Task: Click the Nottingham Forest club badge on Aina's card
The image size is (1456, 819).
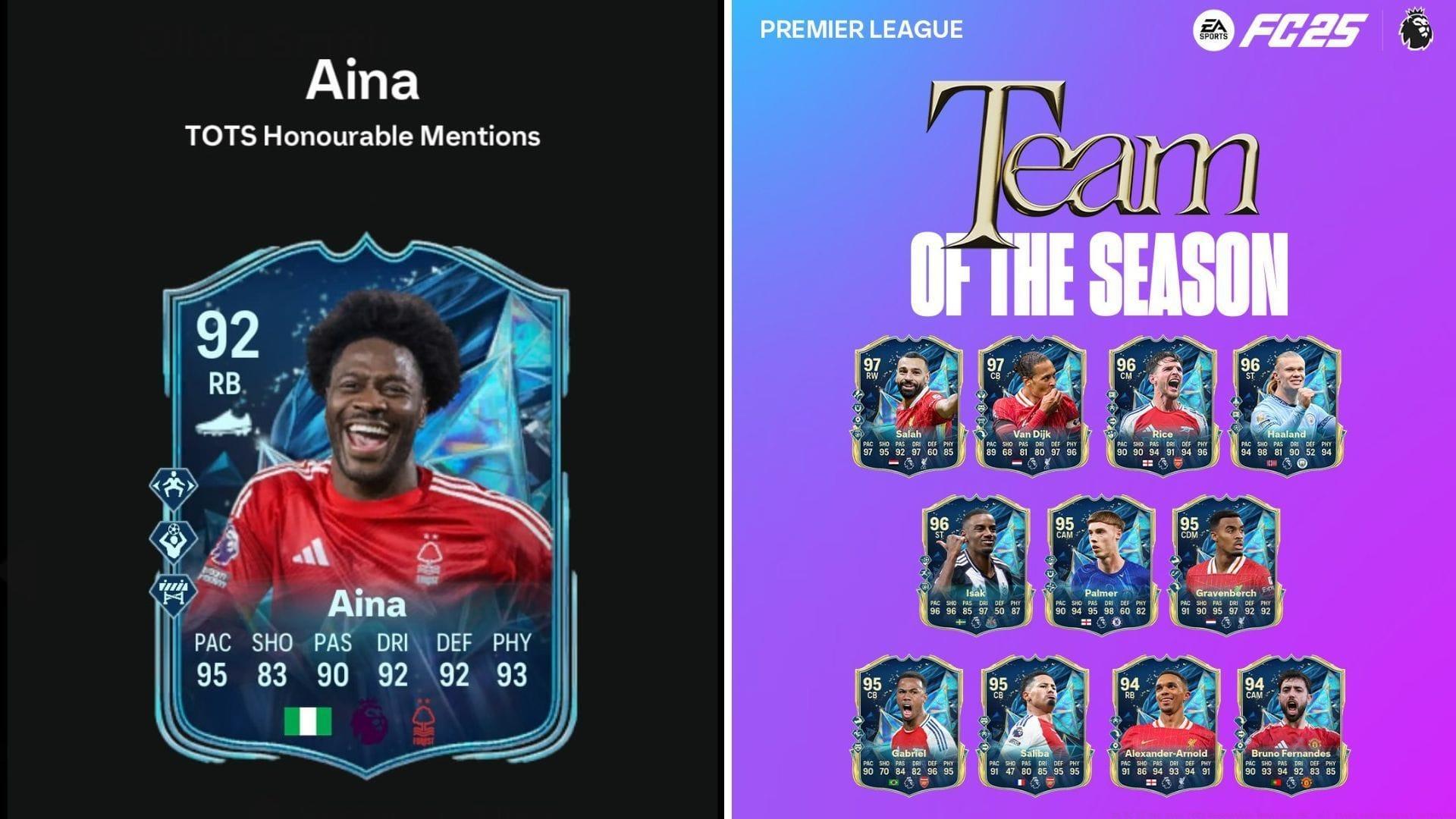Action: pos(425,721)
